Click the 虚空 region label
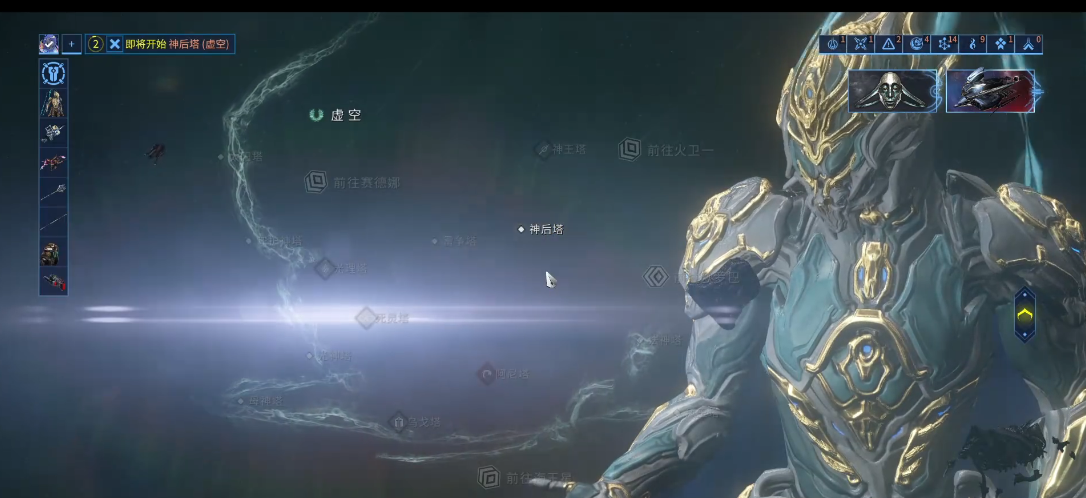Viewport: 1086px width, 498px height. 337,115
